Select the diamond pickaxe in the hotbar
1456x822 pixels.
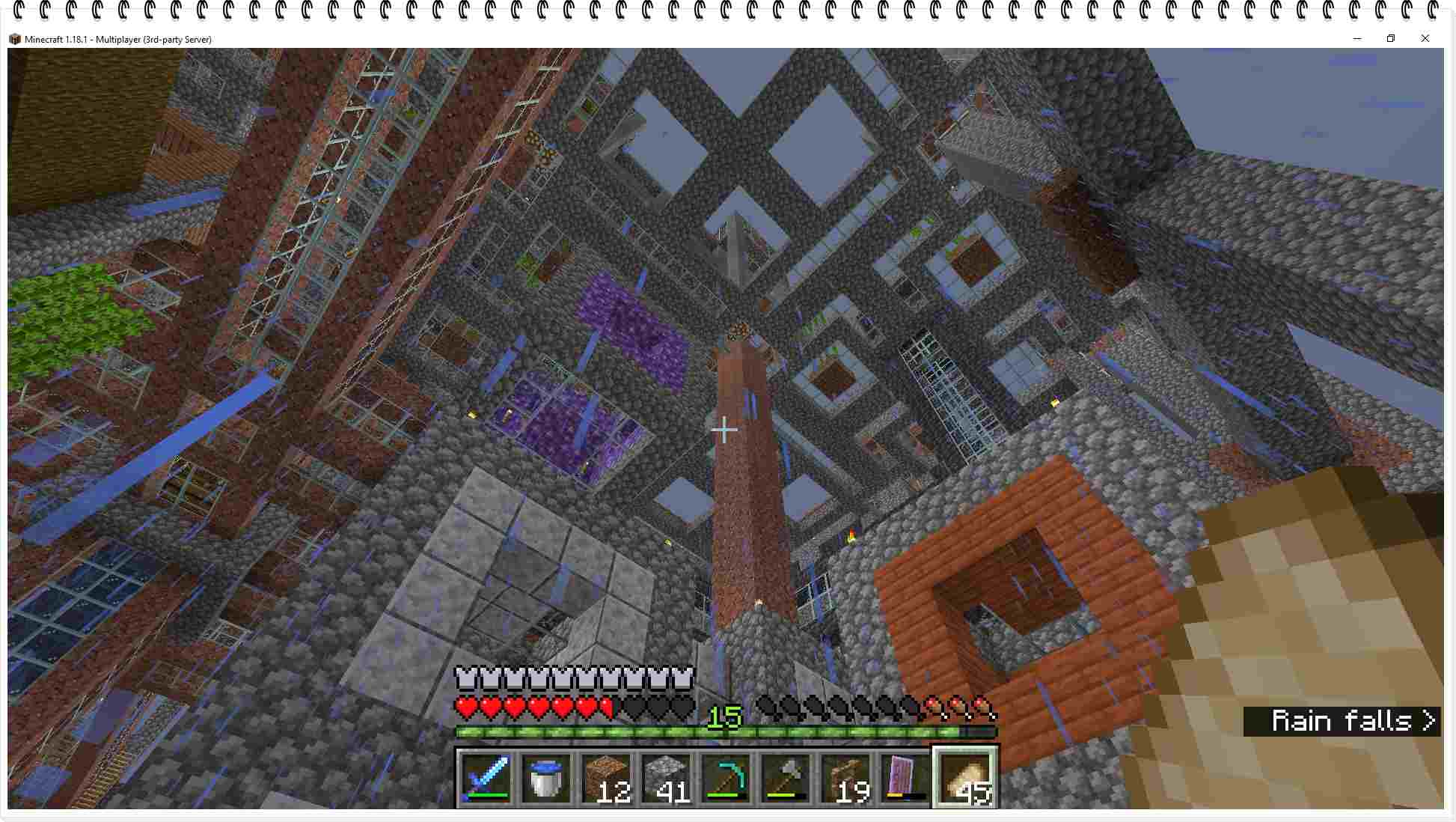click(727, 779)
